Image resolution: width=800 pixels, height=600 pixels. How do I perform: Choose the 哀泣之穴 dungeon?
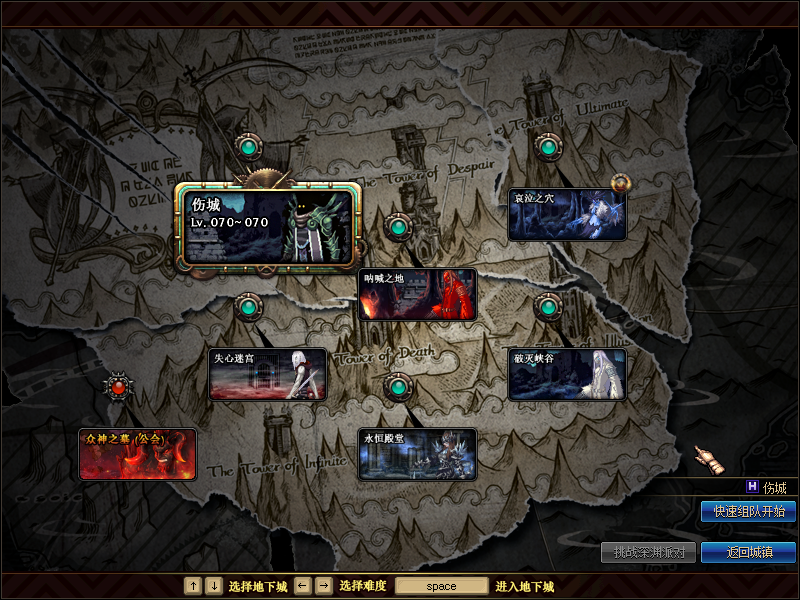click(x=567, y=214)
